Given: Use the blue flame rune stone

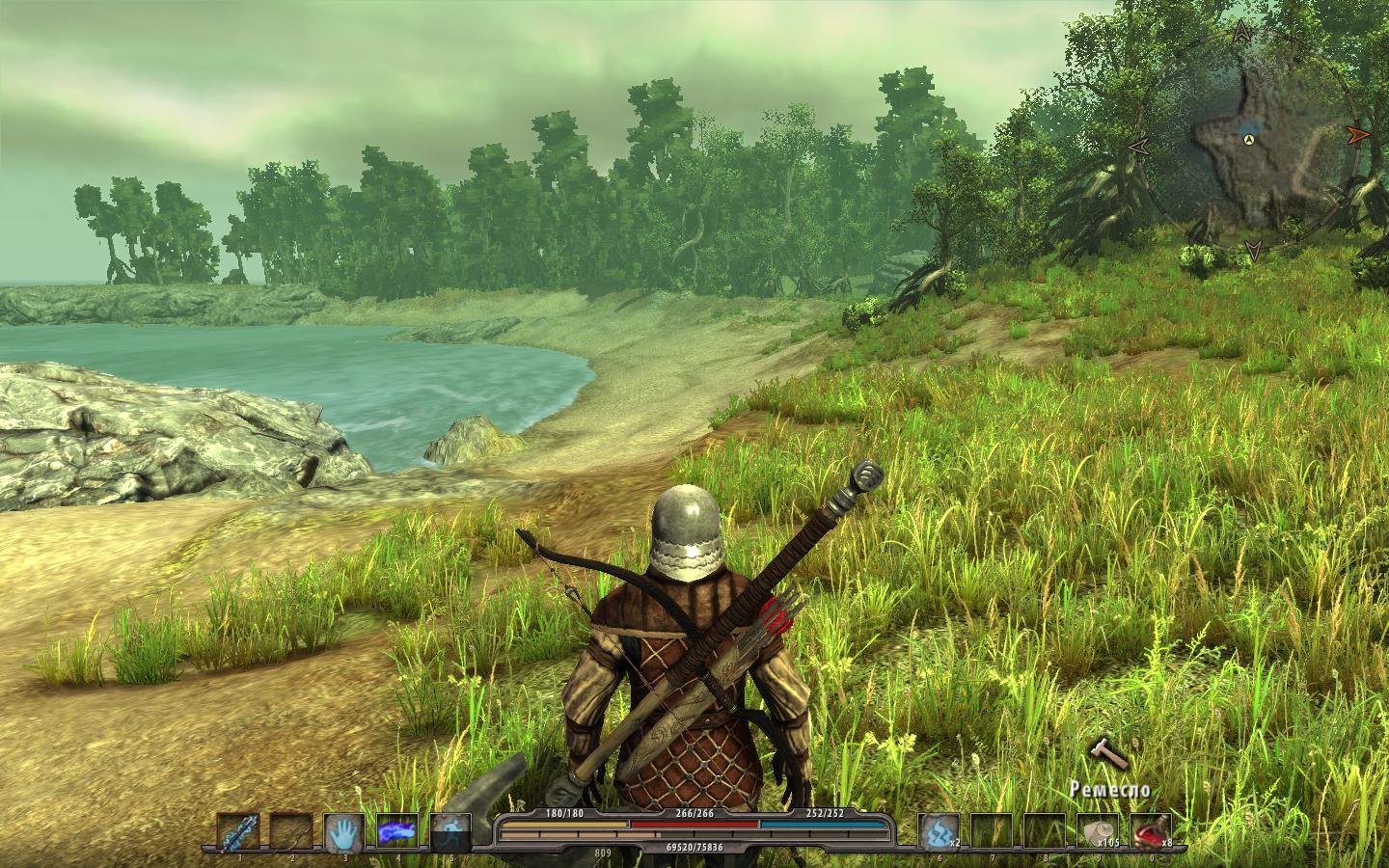Looking at the screenshot, I should pyautogui.click(x=939, y=830).
